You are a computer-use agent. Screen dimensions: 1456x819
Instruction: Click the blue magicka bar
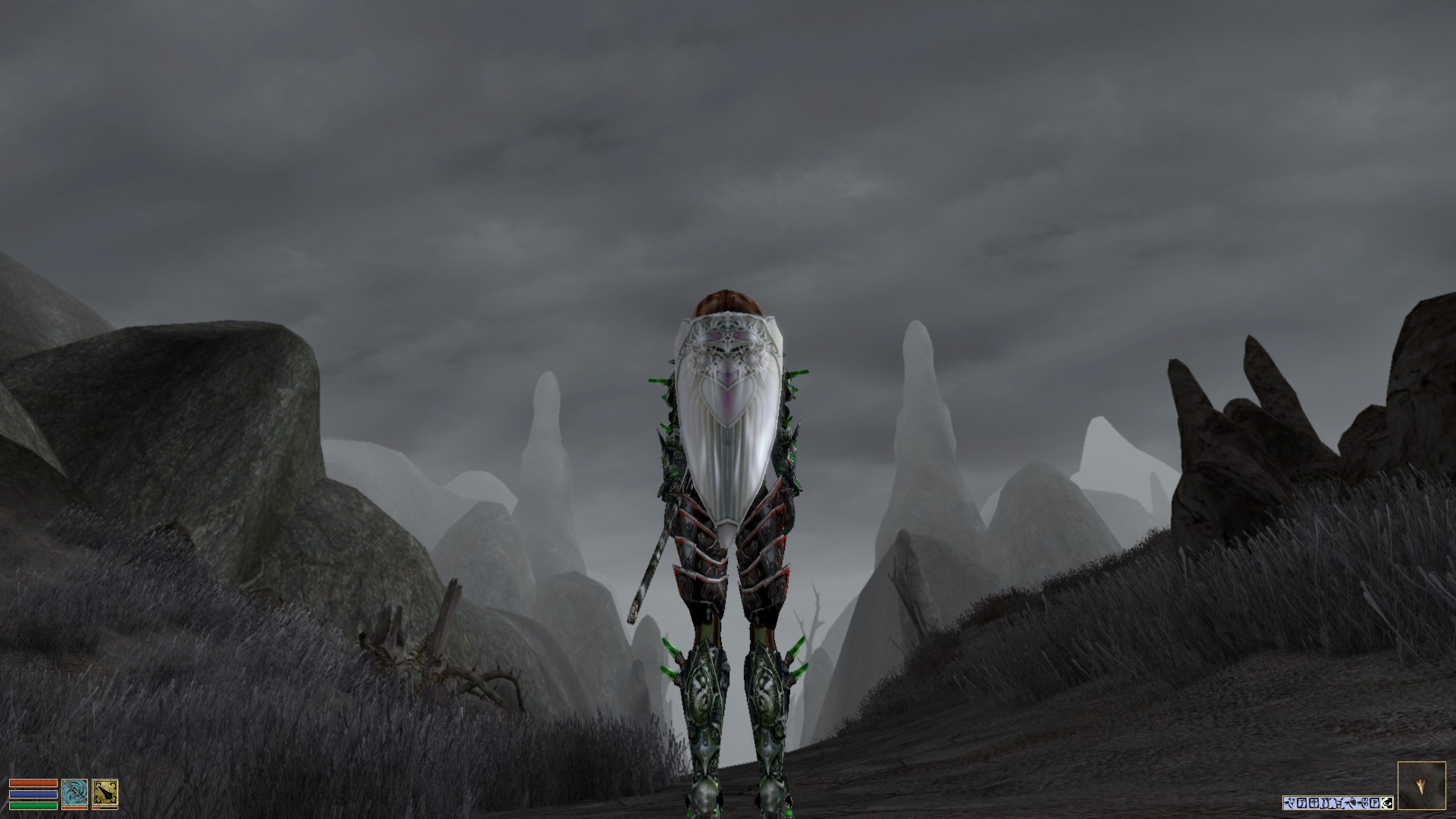coord(33,794)
